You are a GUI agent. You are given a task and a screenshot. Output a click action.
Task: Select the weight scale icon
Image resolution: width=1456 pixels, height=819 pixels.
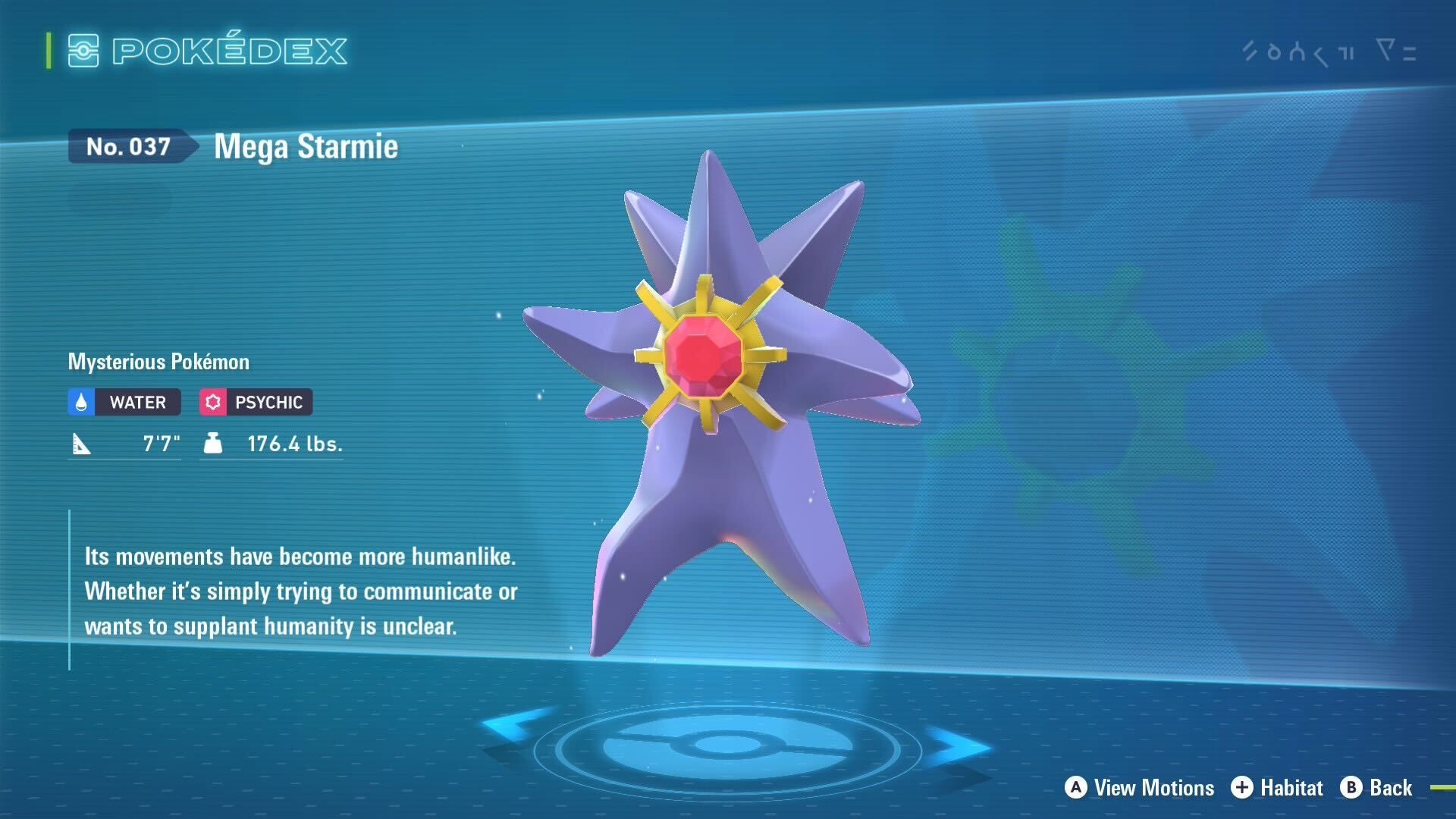click(x=212, y=444)
